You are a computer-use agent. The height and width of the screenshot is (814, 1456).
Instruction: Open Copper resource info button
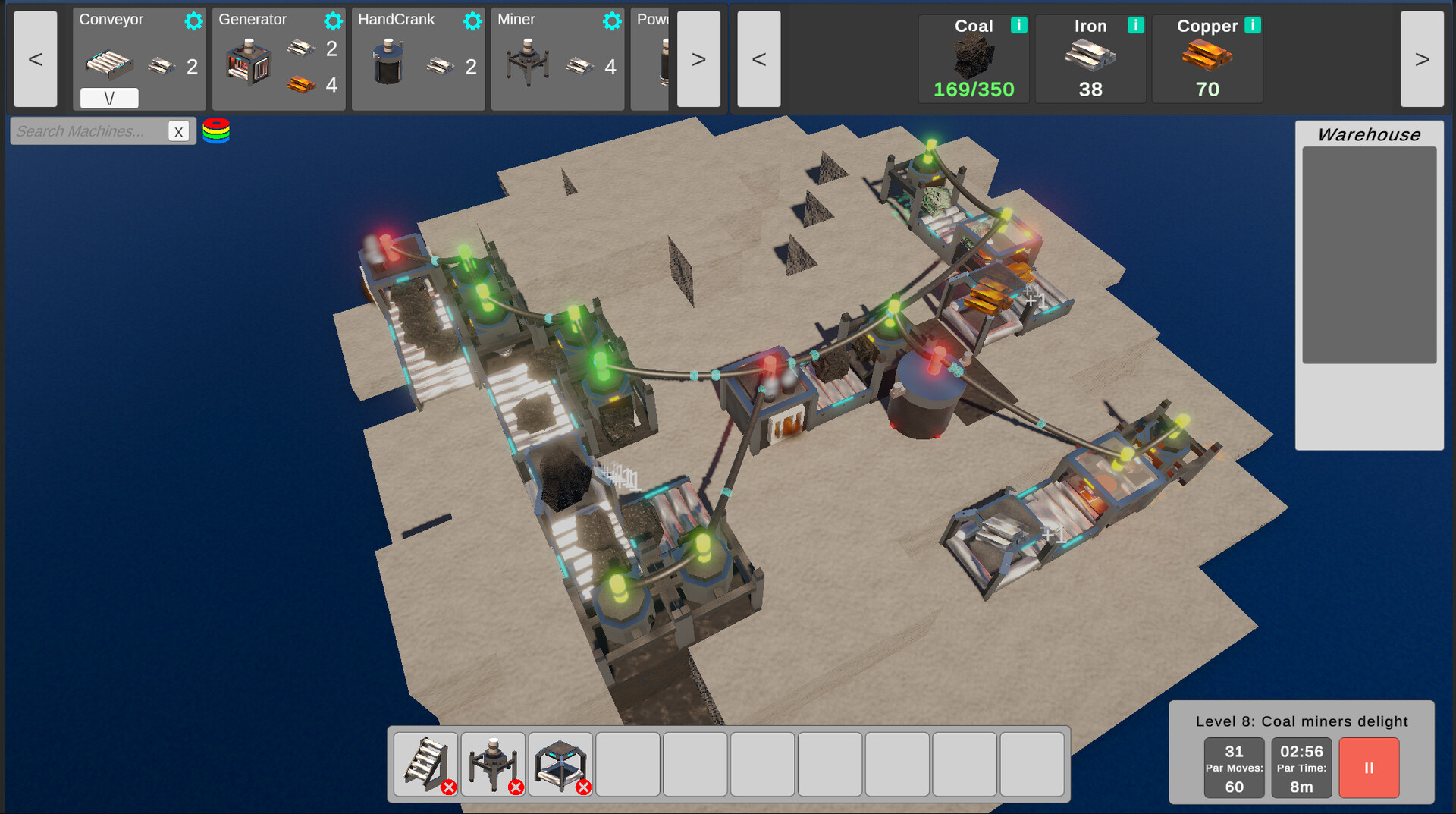click(x=1253, y=25)
